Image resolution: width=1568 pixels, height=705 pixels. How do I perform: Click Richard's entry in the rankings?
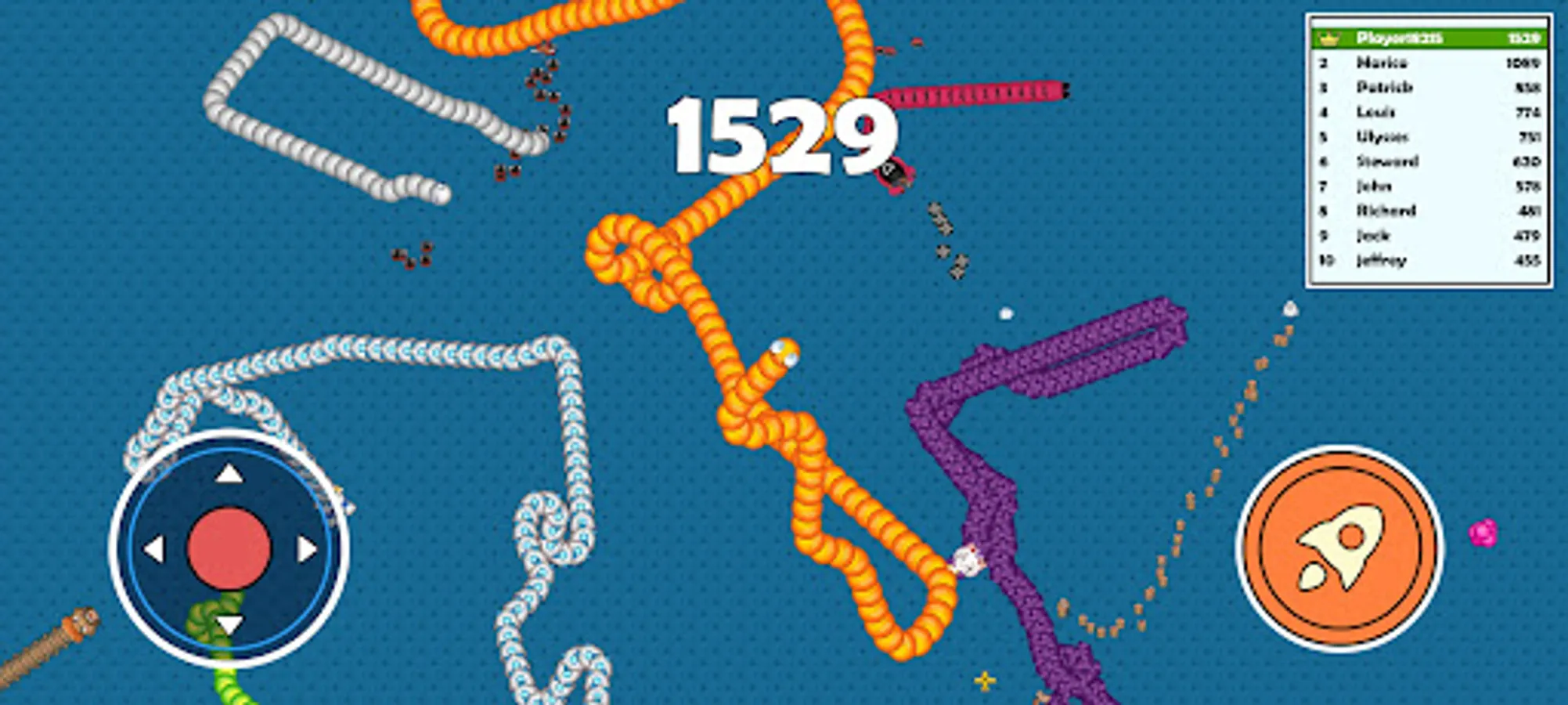[1382, 211]
